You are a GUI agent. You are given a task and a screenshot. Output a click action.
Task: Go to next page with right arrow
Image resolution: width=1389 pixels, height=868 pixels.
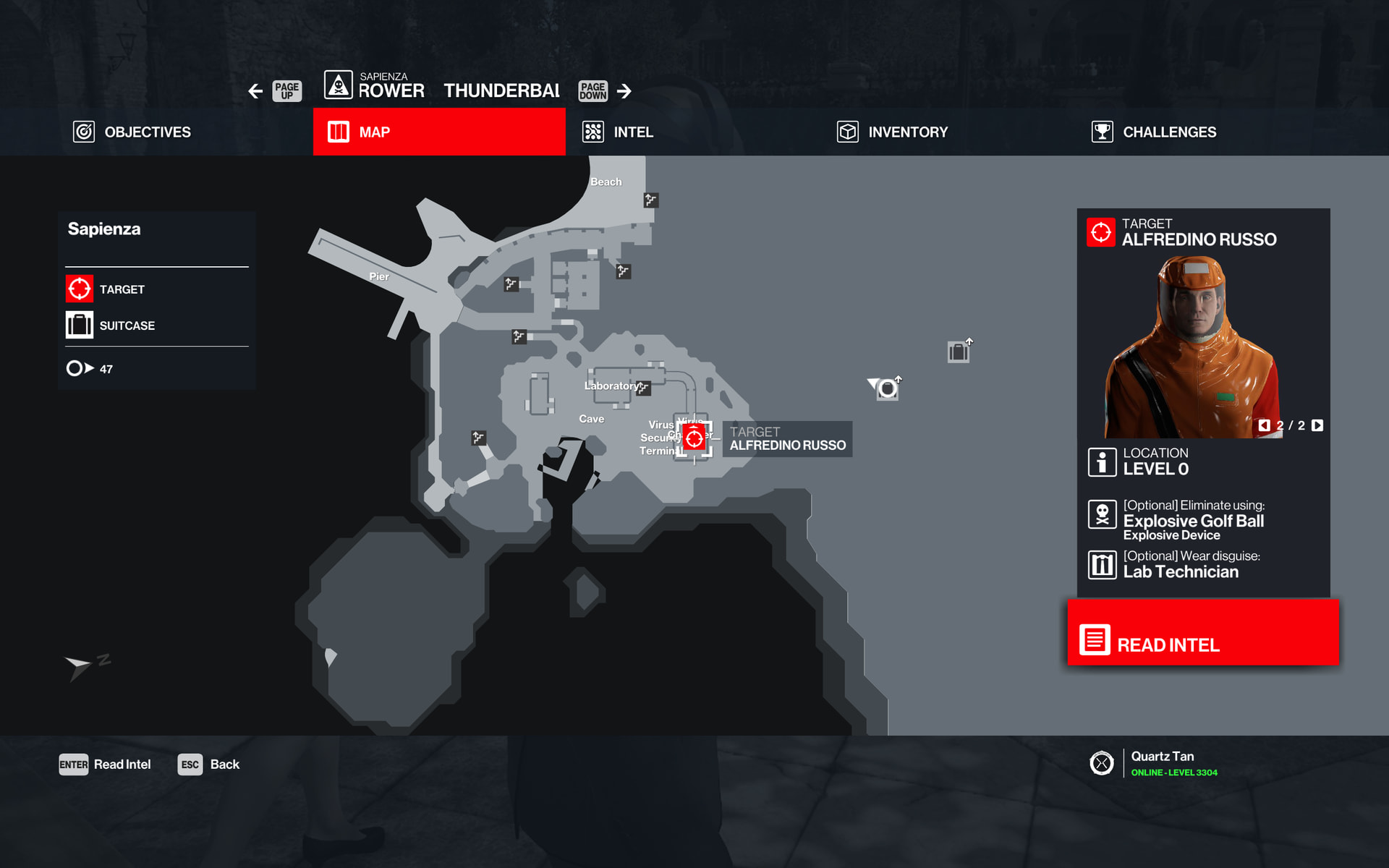pos(624,91)
